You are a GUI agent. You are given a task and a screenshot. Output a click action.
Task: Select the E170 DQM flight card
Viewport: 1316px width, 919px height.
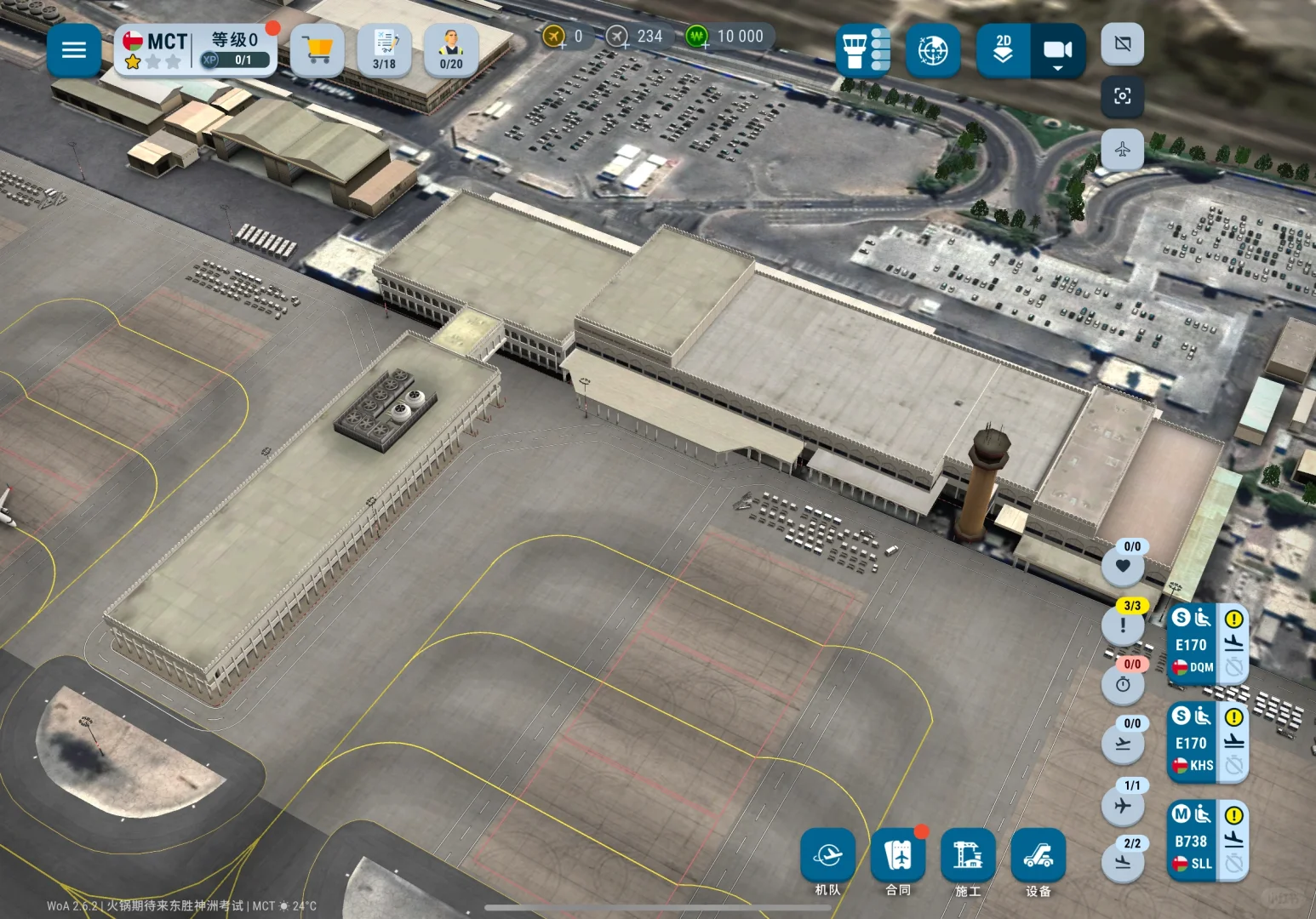1193,644
